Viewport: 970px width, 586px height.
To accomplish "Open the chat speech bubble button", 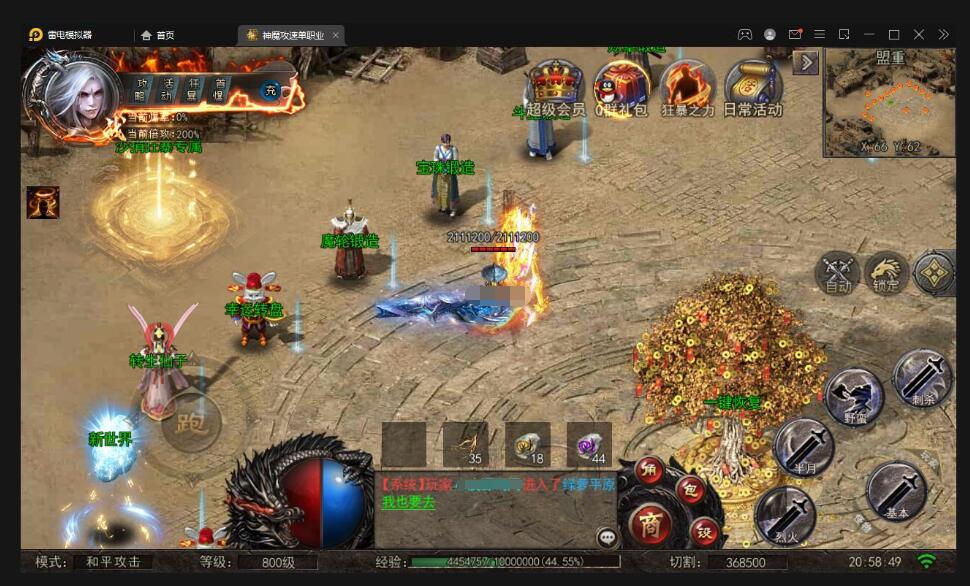I will tap(607, 537).
